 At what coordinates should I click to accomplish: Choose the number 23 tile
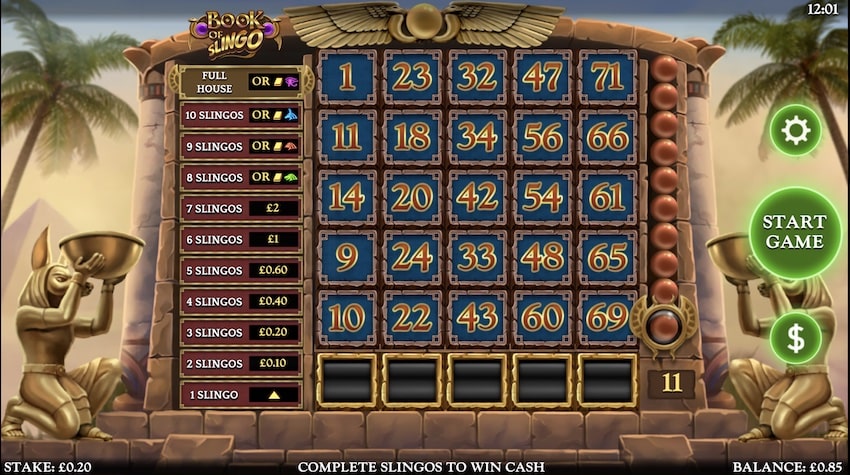click(x=411, y=76)
